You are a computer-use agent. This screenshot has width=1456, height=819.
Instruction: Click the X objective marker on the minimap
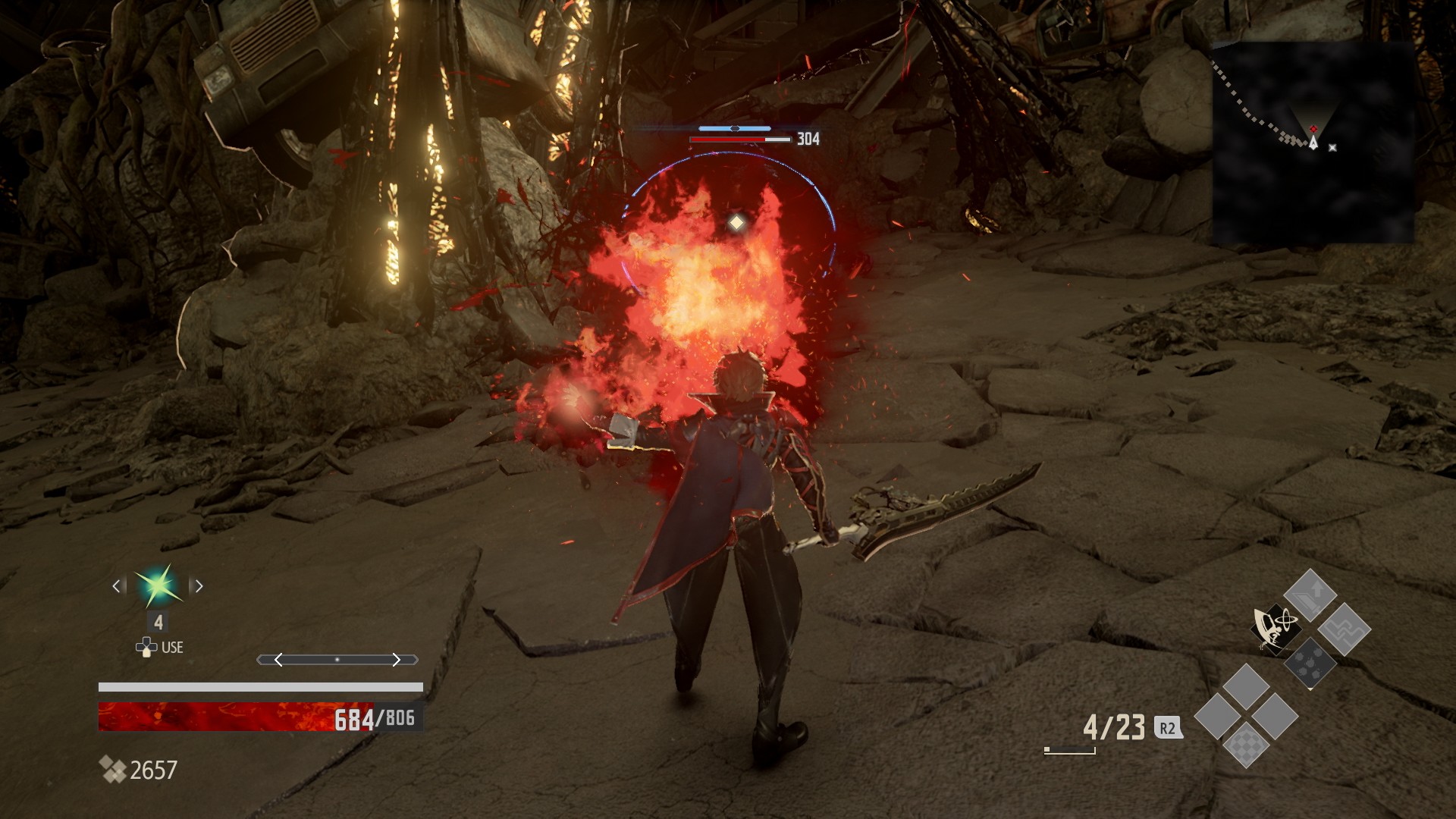click(x=1332, y=149)
